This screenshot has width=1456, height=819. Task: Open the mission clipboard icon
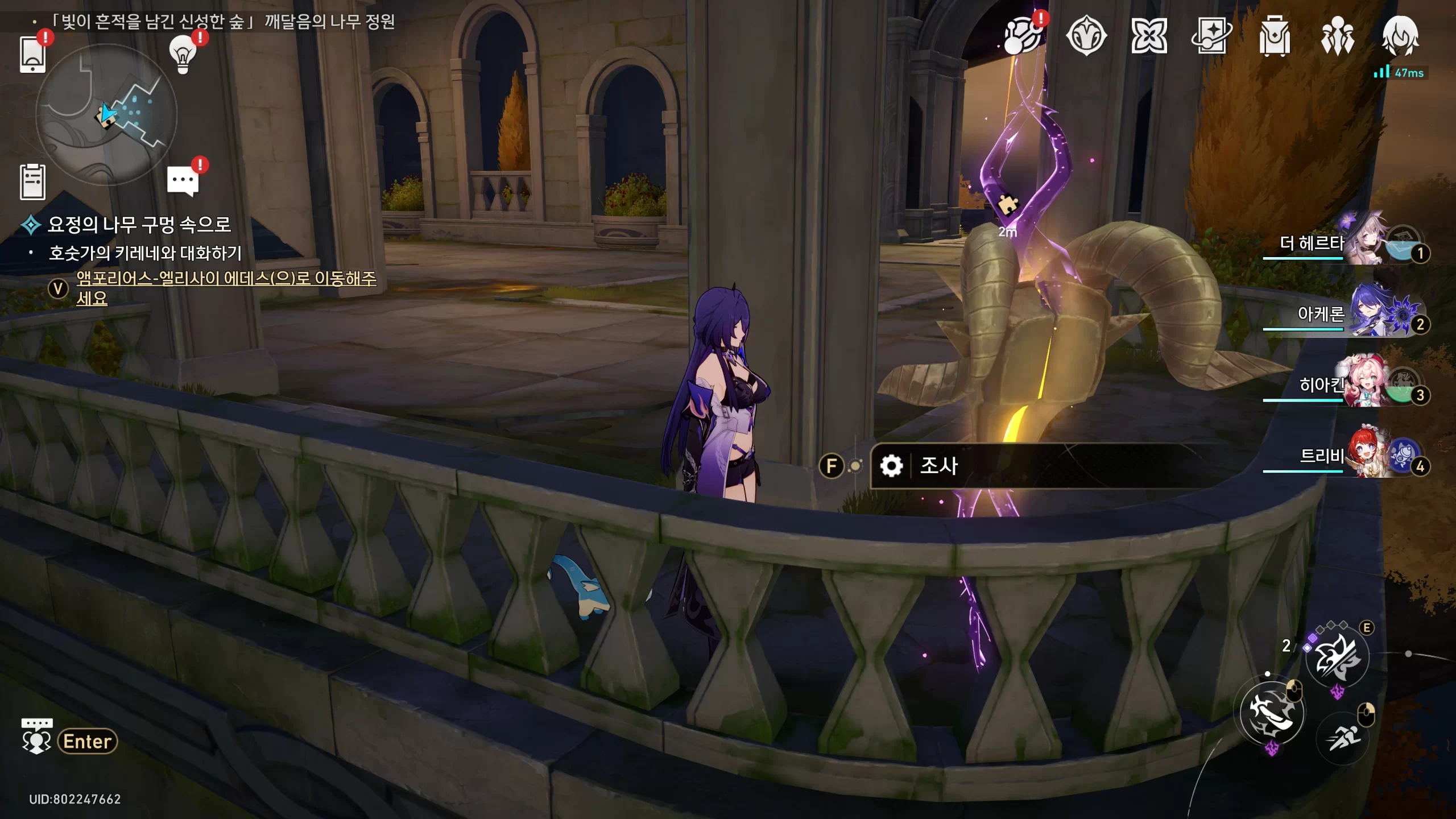(32, 182)
